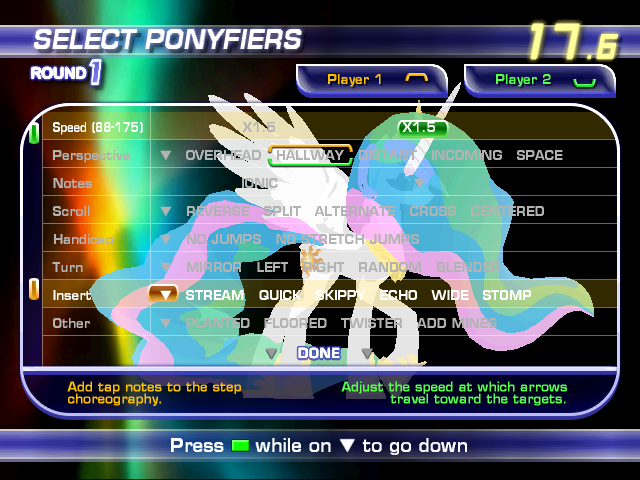Toggle the WIDE insert modifier
The image size is (640, 480).
[x=450, y=295]
